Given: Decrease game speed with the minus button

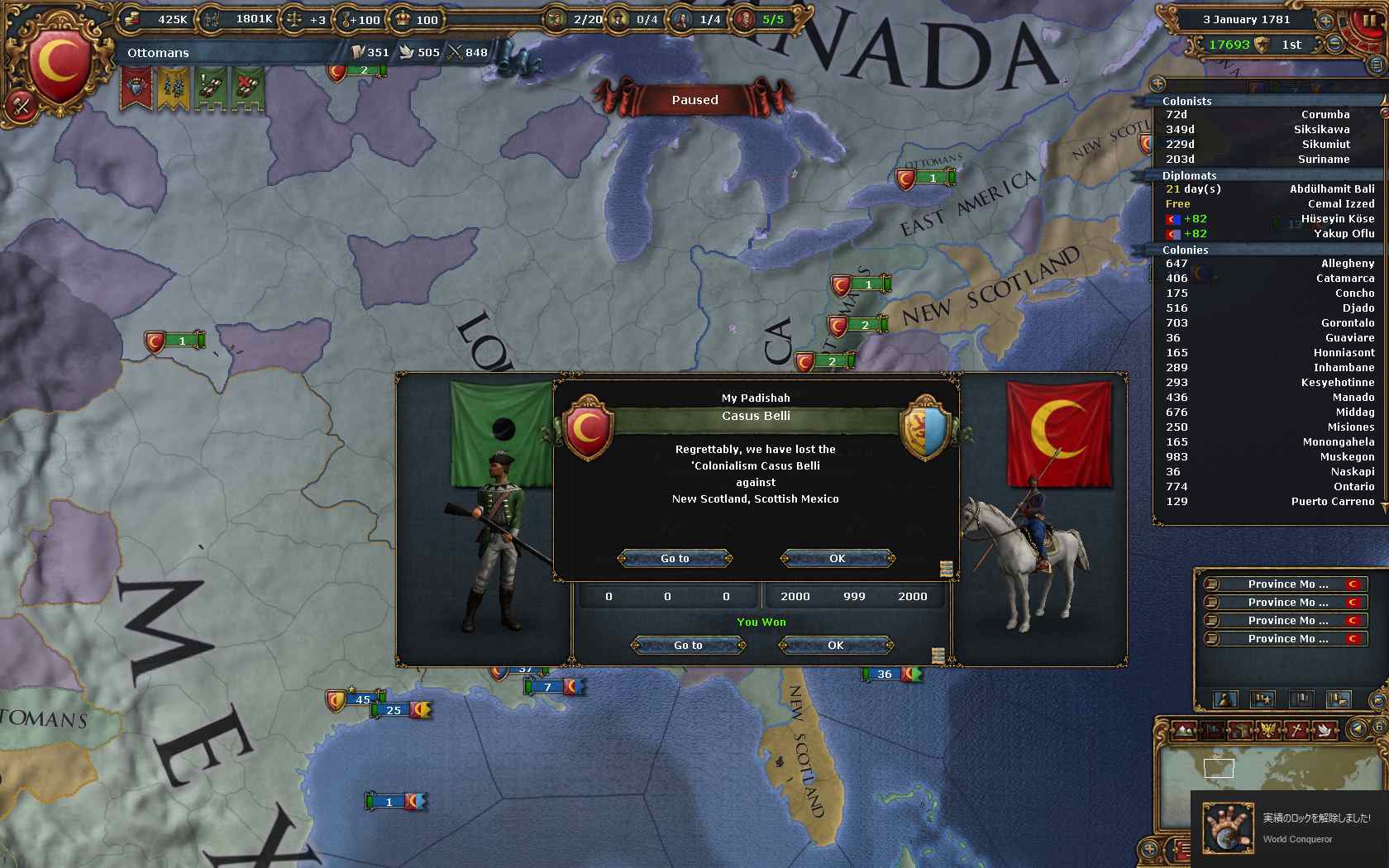Looking at the screenshot, I should (x=1334, y=45).
